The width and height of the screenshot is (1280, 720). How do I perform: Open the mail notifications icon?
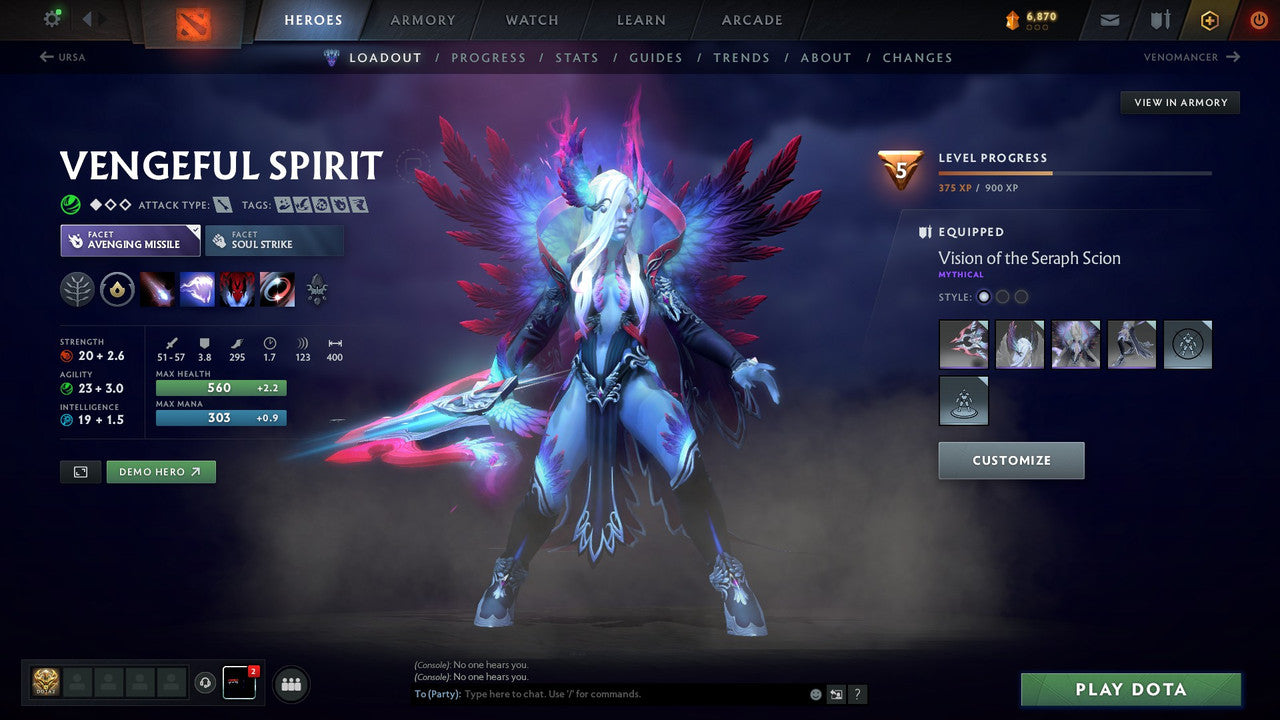[x=1108, y=19]
